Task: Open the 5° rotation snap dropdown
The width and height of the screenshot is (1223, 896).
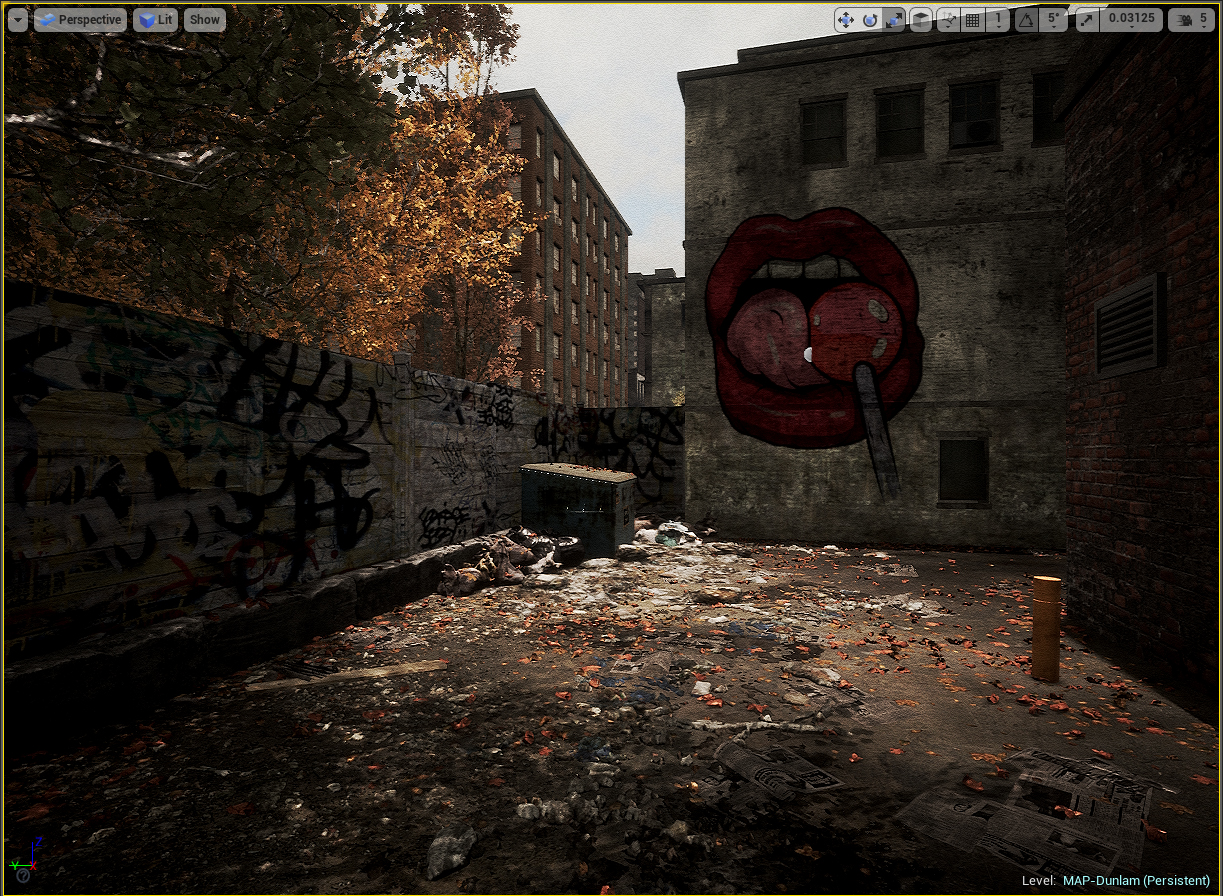Action: coord(1052,20)
